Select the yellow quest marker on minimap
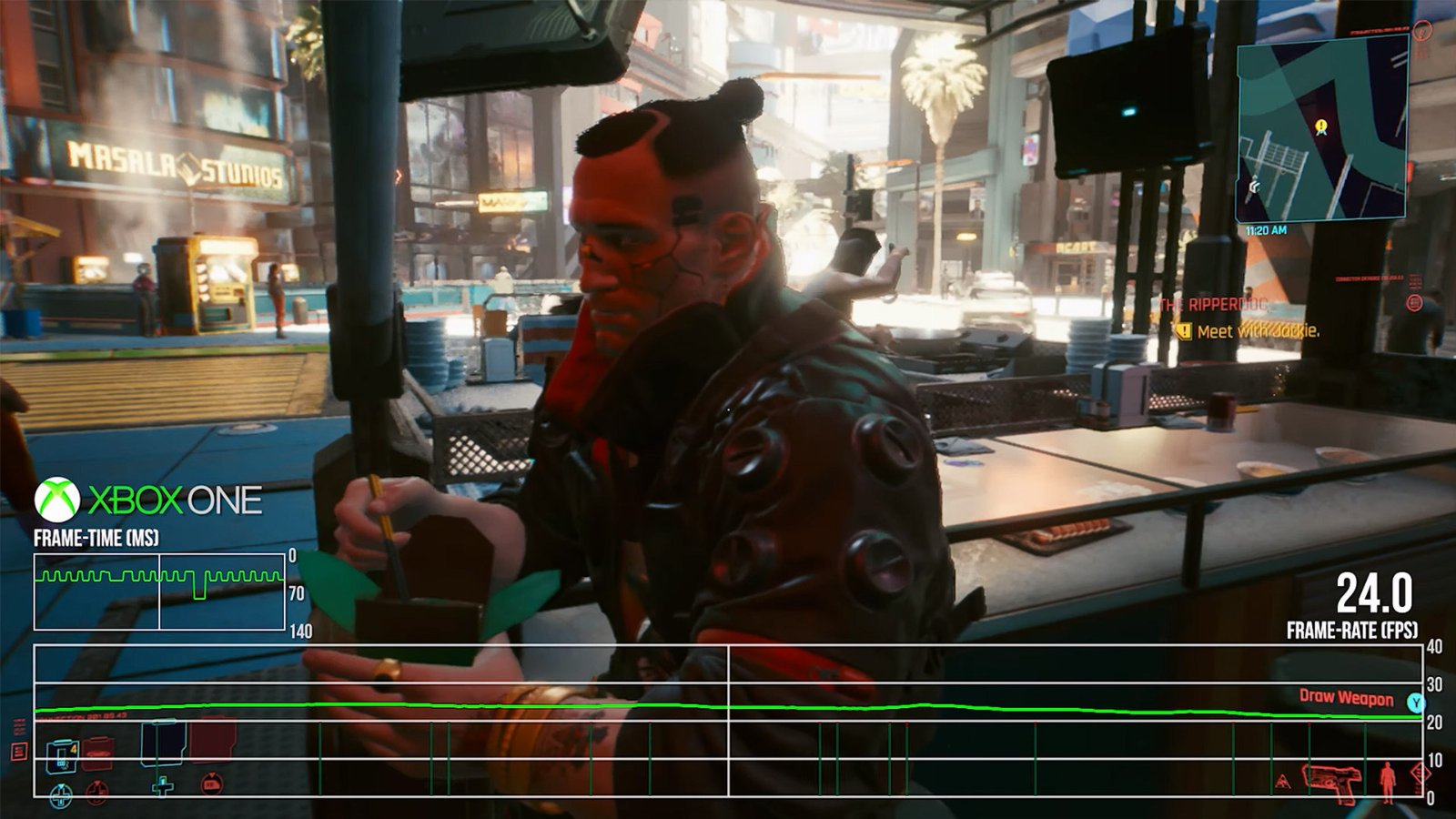1456x819 pixels. point(1320,126)
